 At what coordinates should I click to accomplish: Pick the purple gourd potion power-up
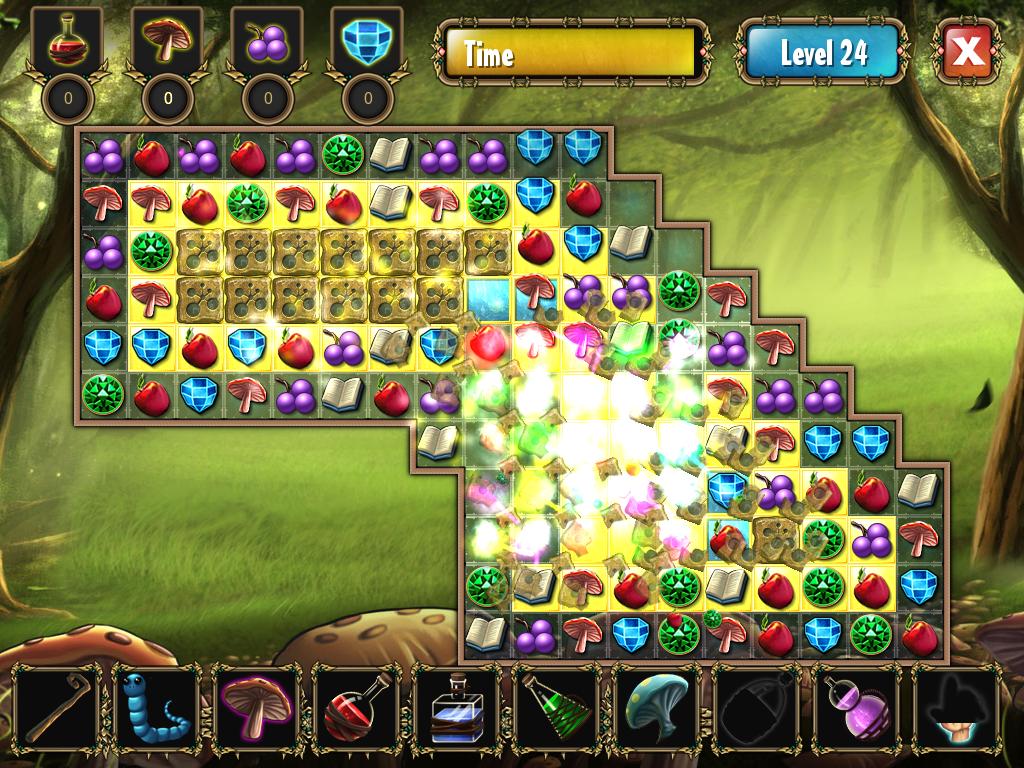857,706
